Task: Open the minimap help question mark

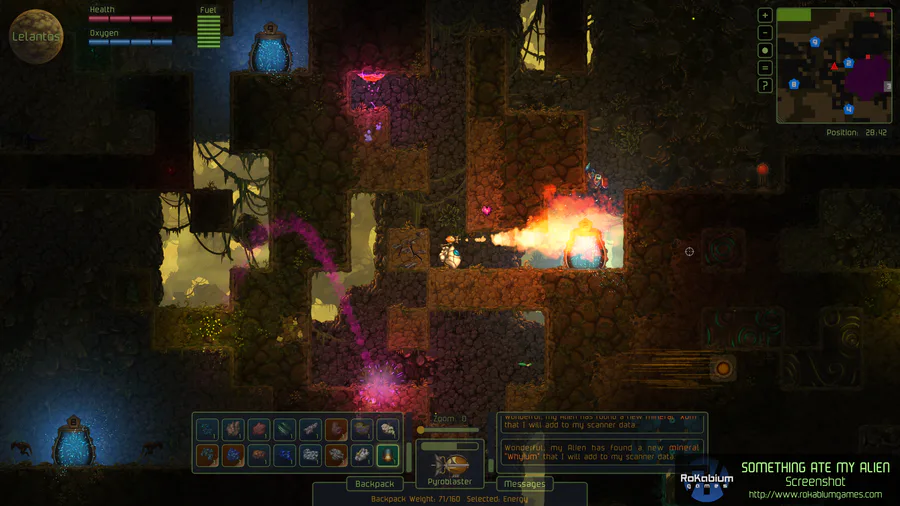Action: coord(765,86)
